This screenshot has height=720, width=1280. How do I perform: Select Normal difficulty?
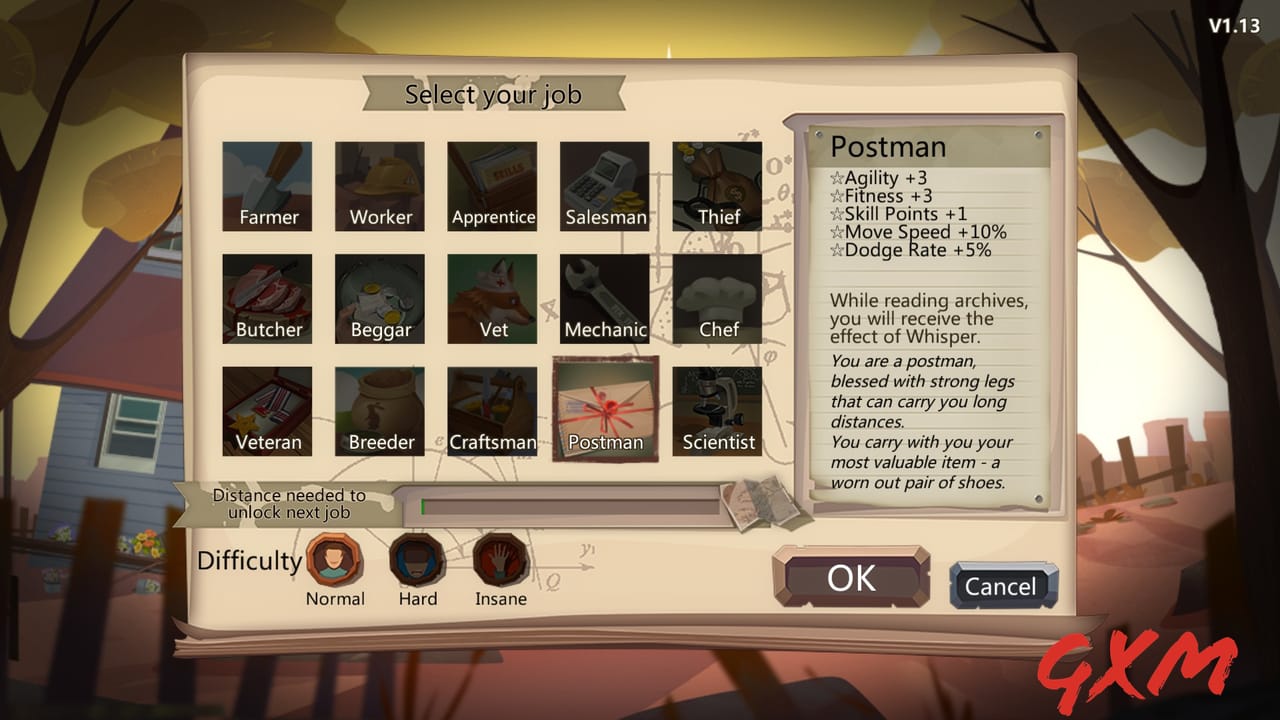pos(335,563)
